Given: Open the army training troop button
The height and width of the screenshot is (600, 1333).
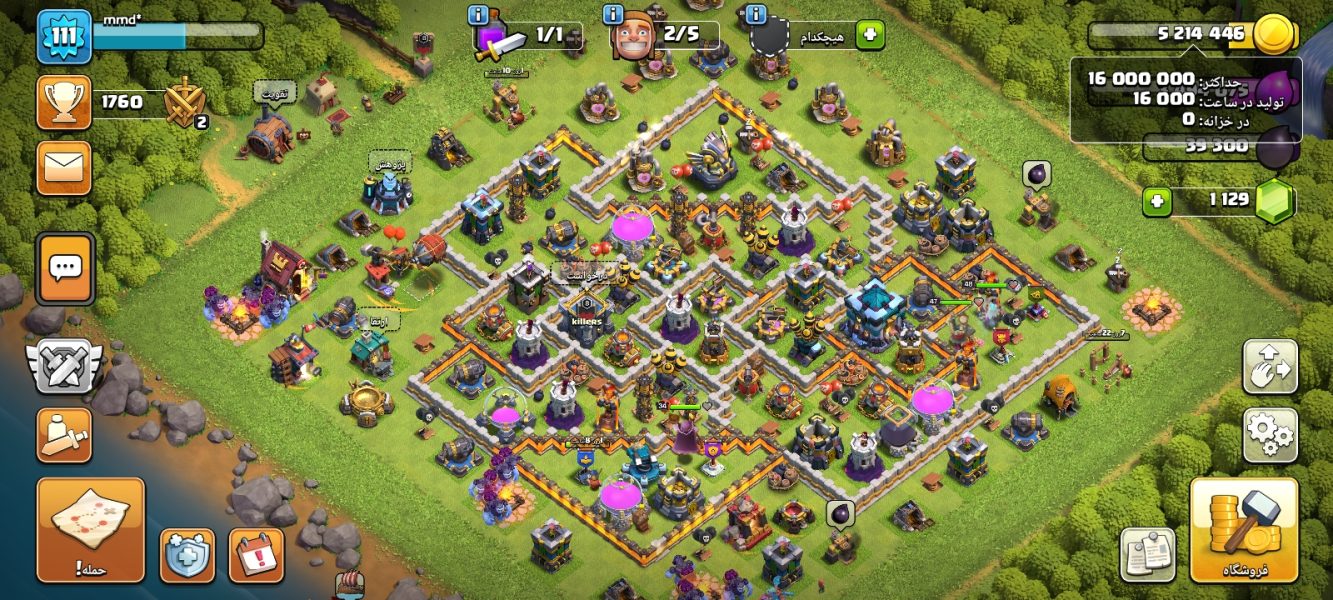Looking at the screenshot, I should click(x=64, y=434).
